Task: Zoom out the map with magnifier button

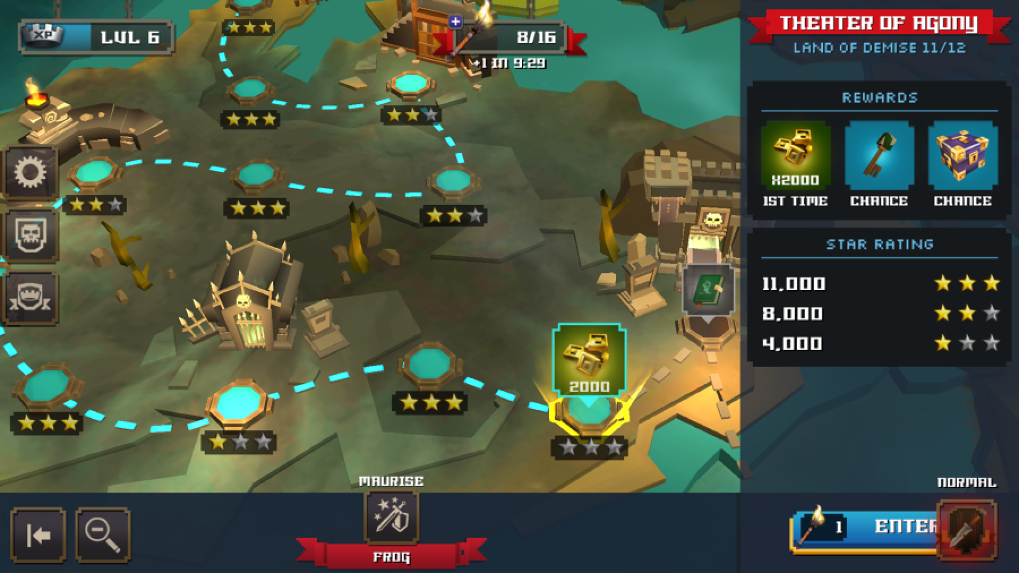Action: [102, 535]
